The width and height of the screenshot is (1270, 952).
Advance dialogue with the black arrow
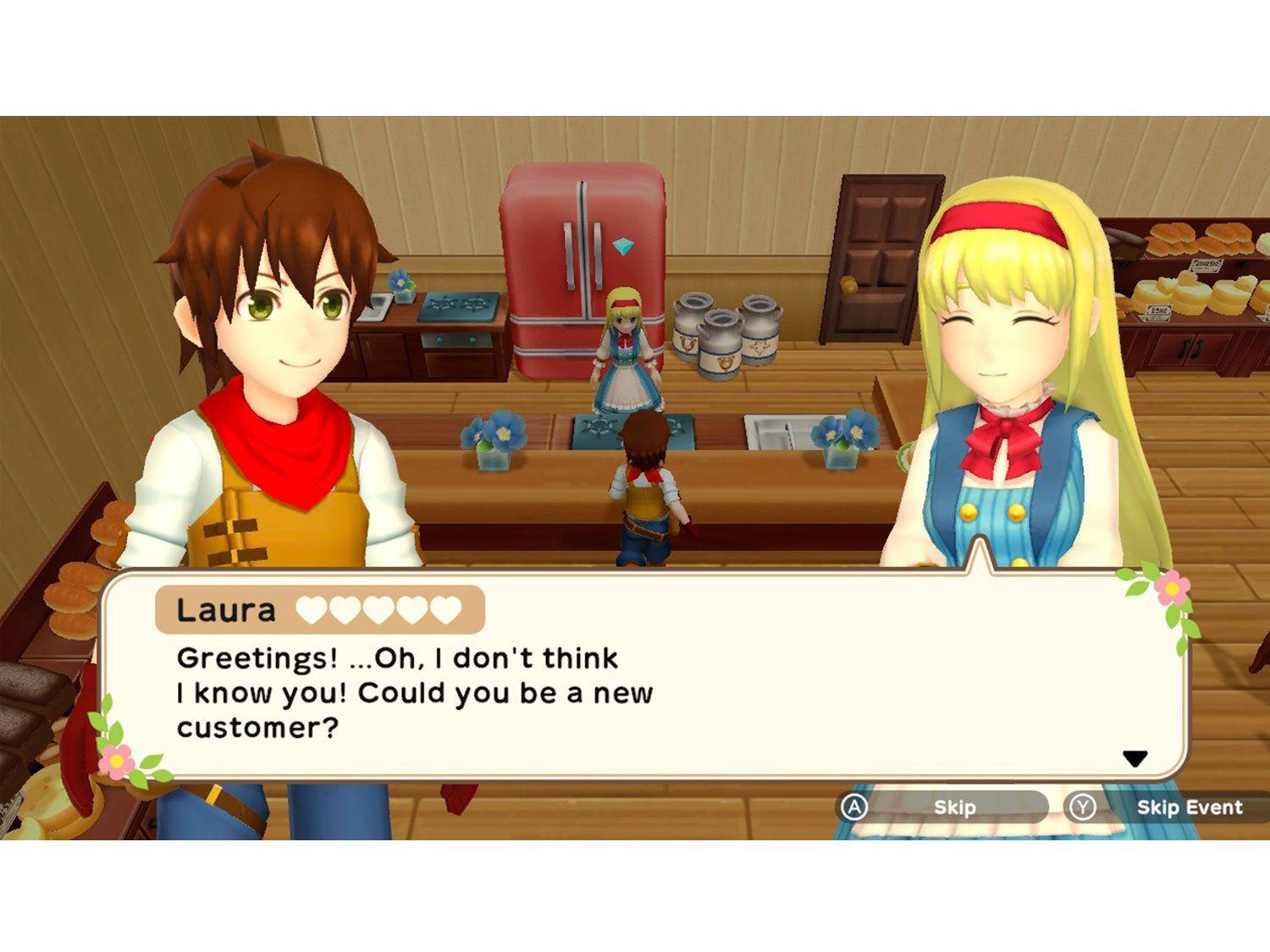point(1135,758)
